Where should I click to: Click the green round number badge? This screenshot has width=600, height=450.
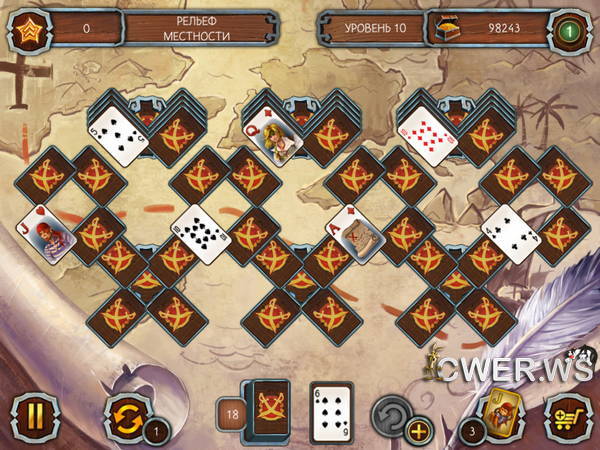[x=571, y=27]
